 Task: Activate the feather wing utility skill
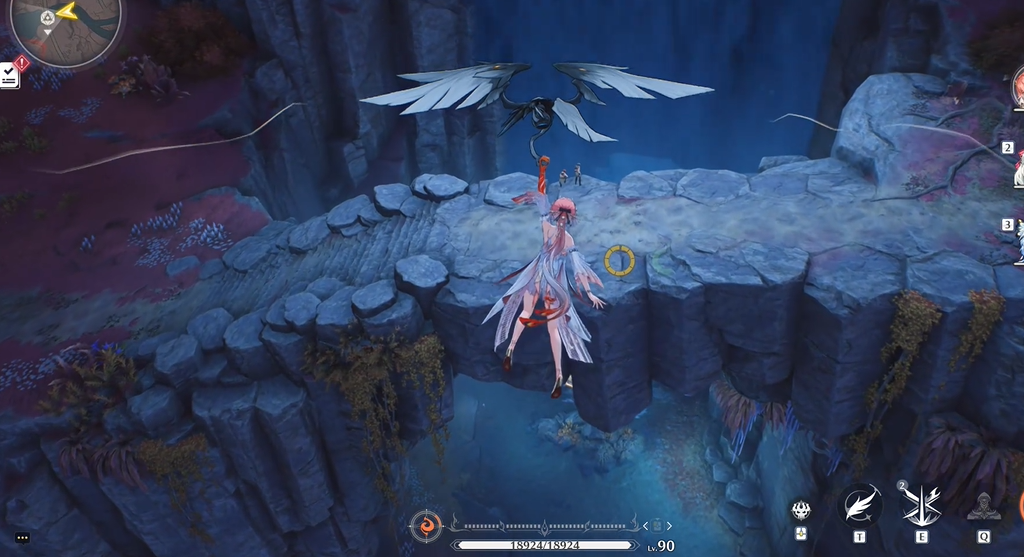coord(859,505)
